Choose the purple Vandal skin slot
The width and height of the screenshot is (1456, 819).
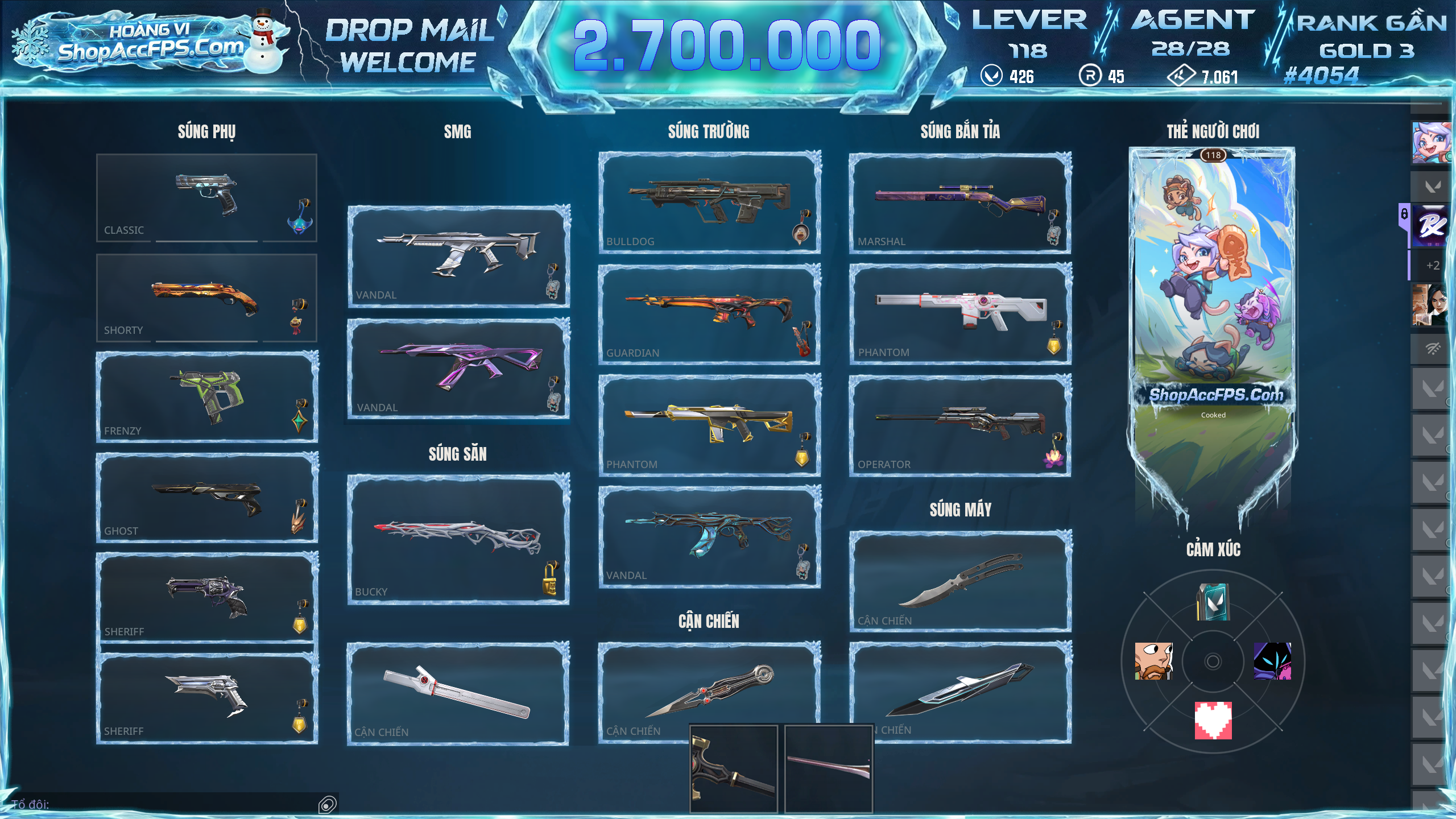click(x=458, y=369)
